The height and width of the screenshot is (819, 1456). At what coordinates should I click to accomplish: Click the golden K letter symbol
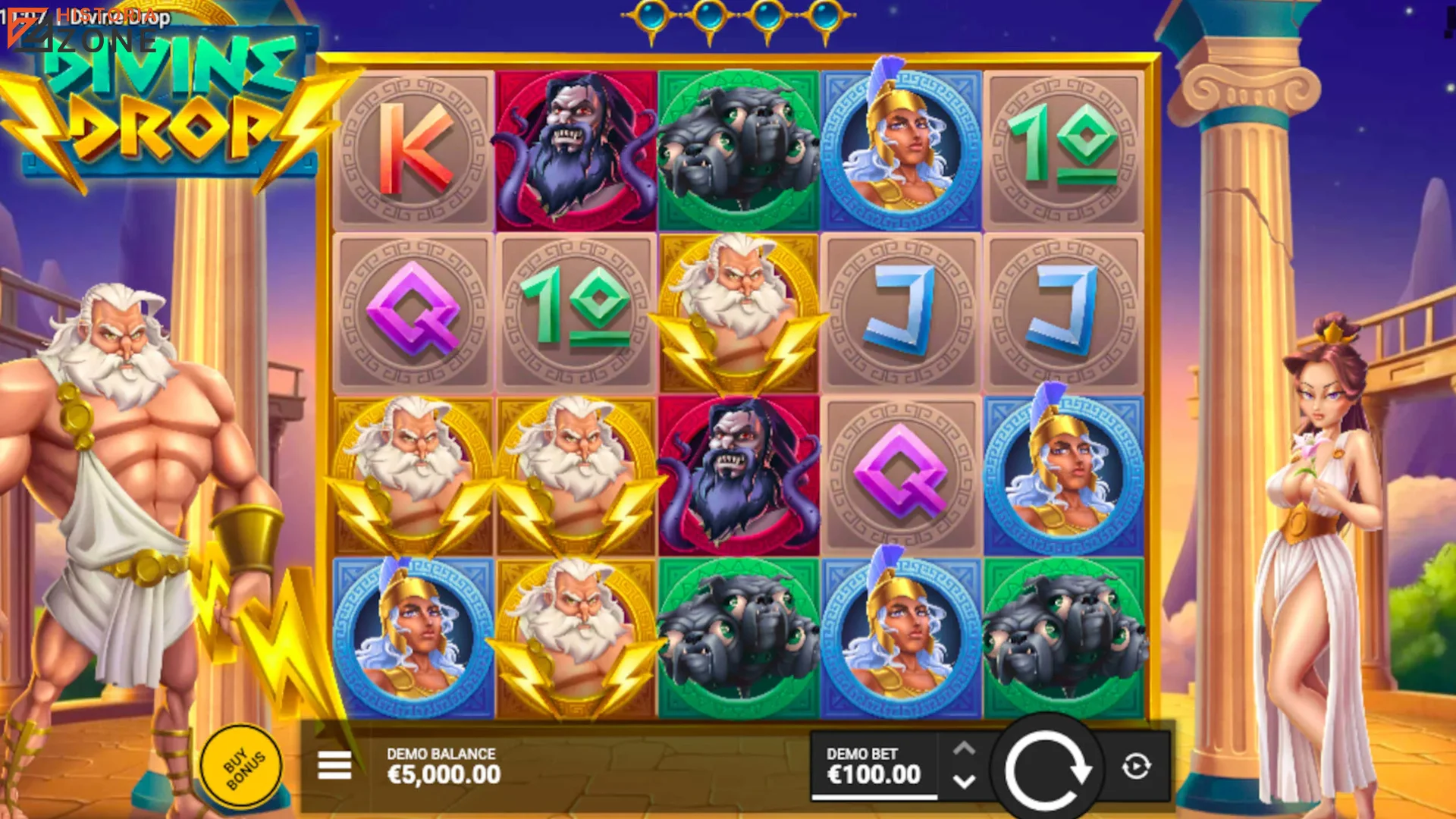click(413, 148)
